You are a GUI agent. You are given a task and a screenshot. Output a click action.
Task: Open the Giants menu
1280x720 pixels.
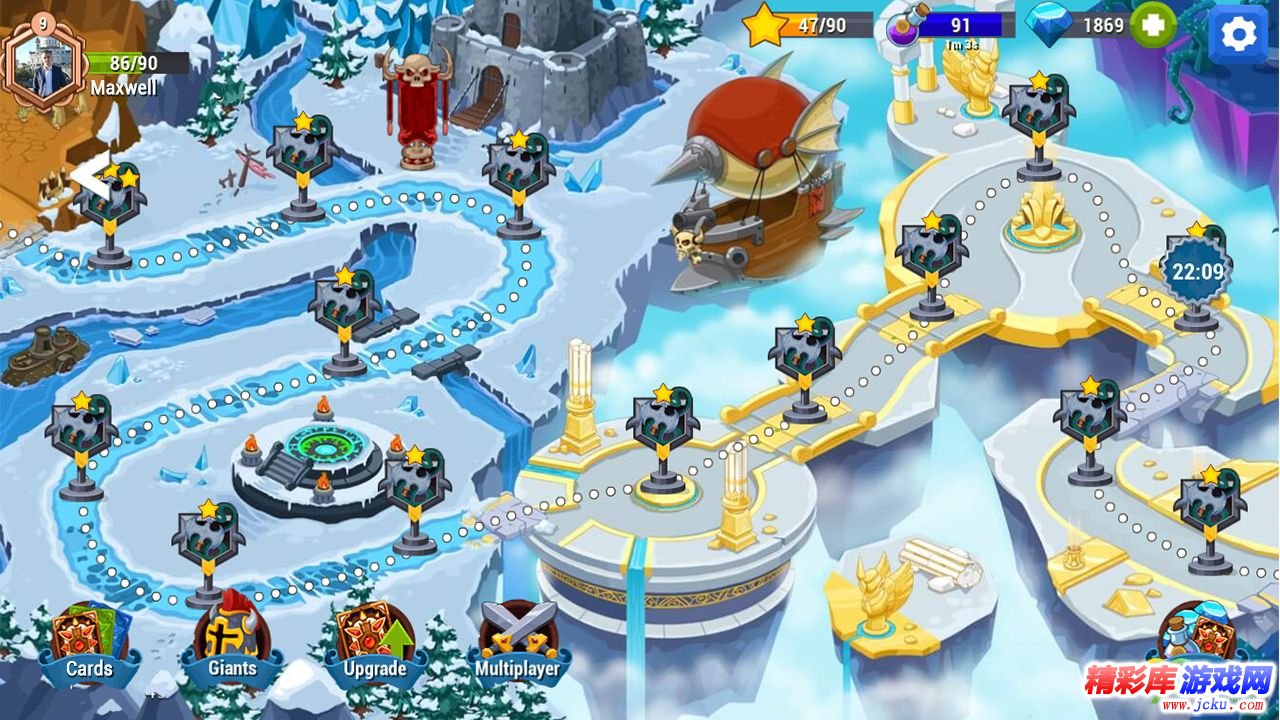point(232,645)
